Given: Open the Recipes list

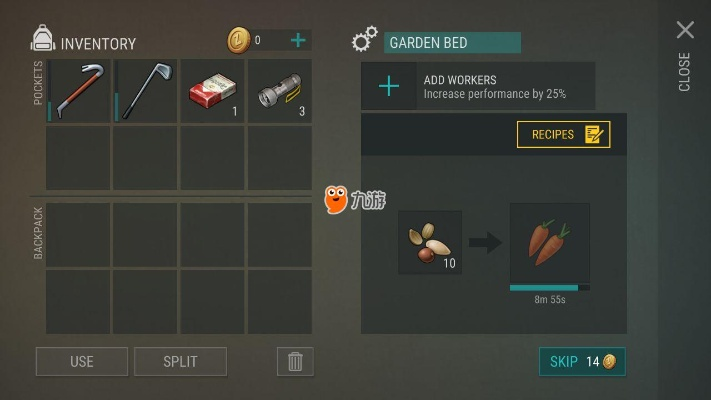Looking at the screenshot, I should tap(563, 134).
